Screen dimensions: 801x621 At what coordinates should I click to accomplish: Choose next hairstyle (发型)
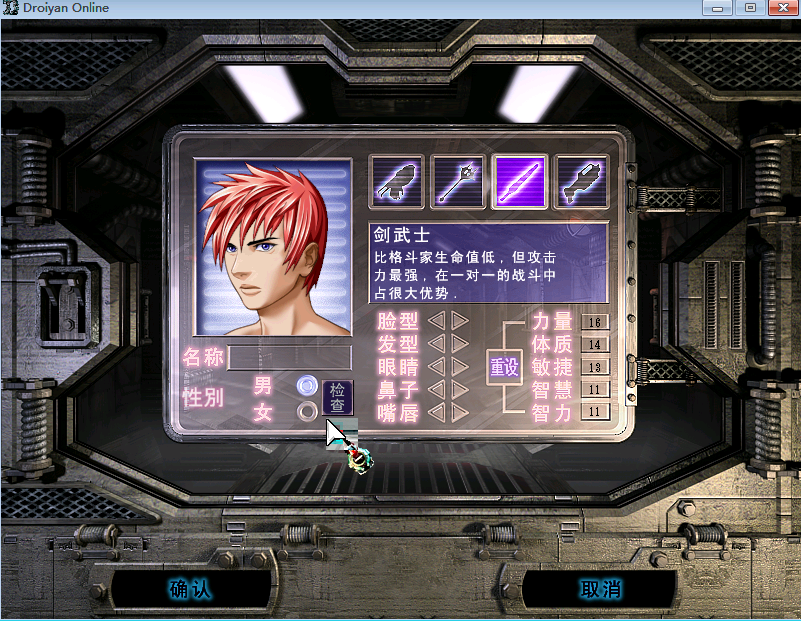click(459, 343)
